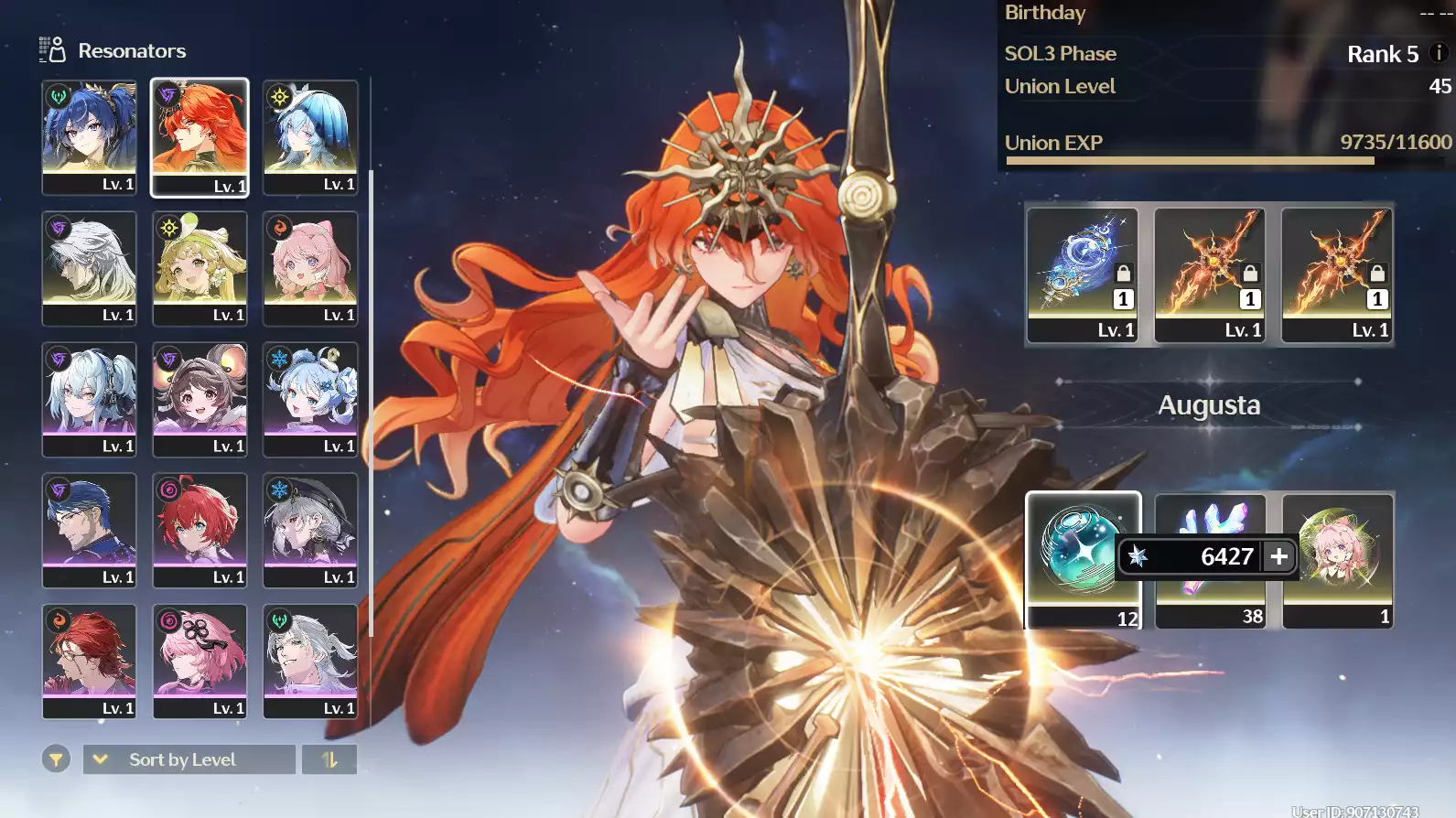Image resolution: width=1456 pixels, height=818 pixels.
Task: Select the orange-haired Augusta resonator portrait
Action: pos(200,136)
